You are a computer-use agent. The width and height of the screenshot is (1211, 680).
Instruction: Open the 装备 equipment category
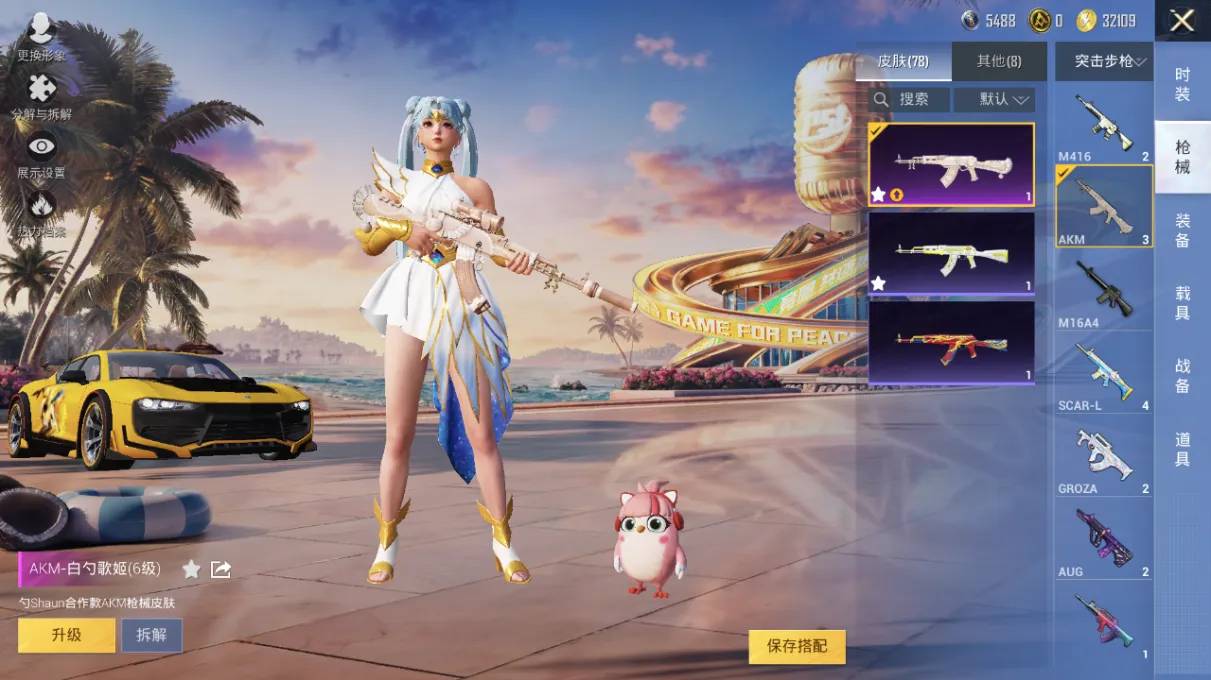(1182, 230)
